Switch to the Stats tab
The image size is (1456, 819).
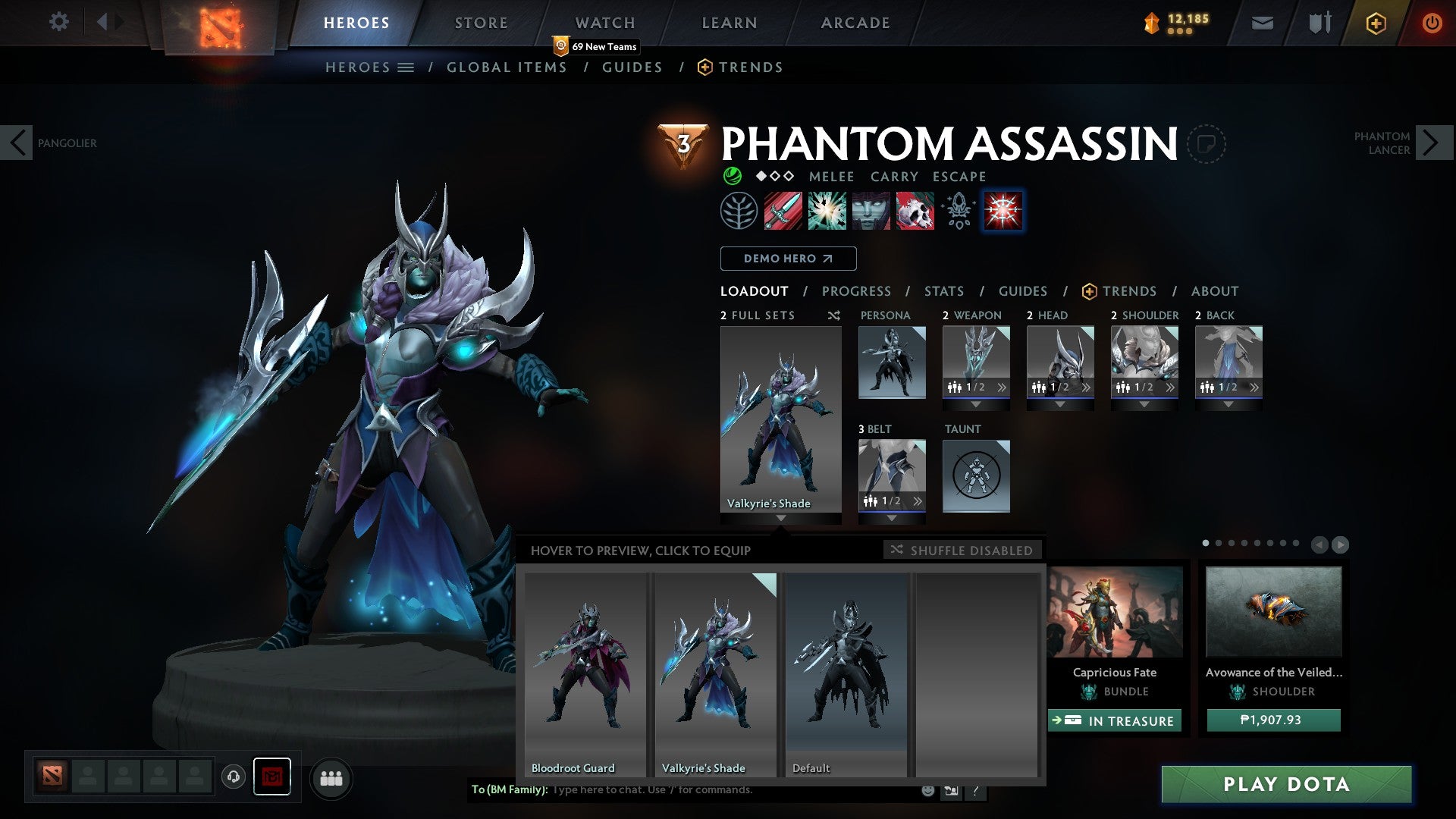click(x=943, y=290)
